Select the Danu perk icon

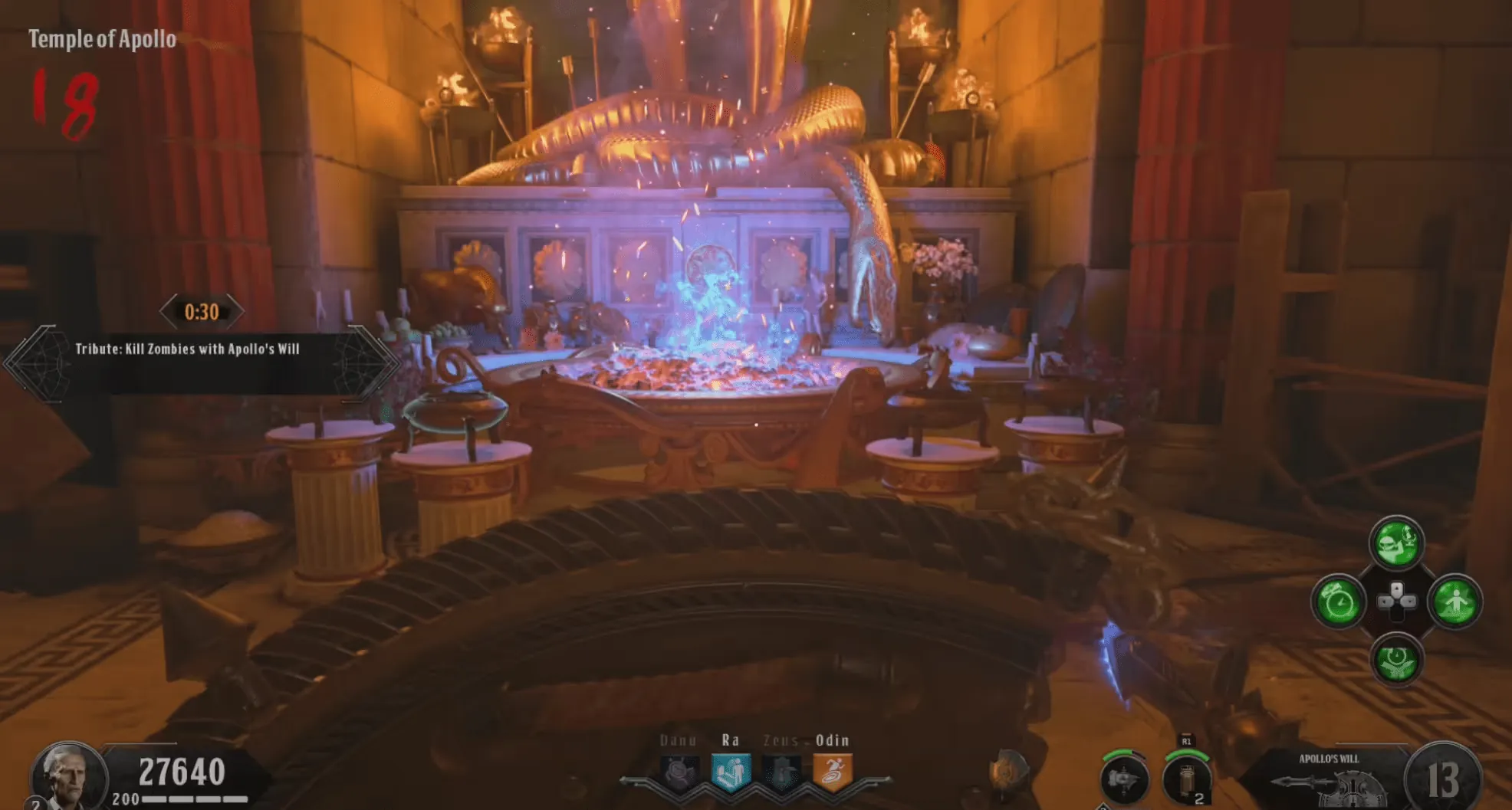(x=679, y=772)
